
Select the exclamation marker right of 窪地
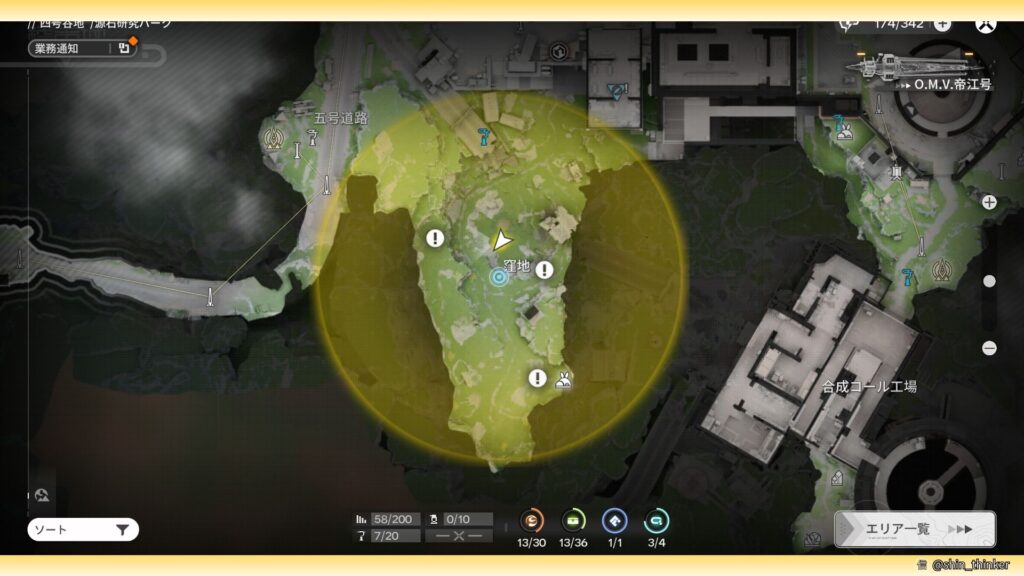point(544,269)
